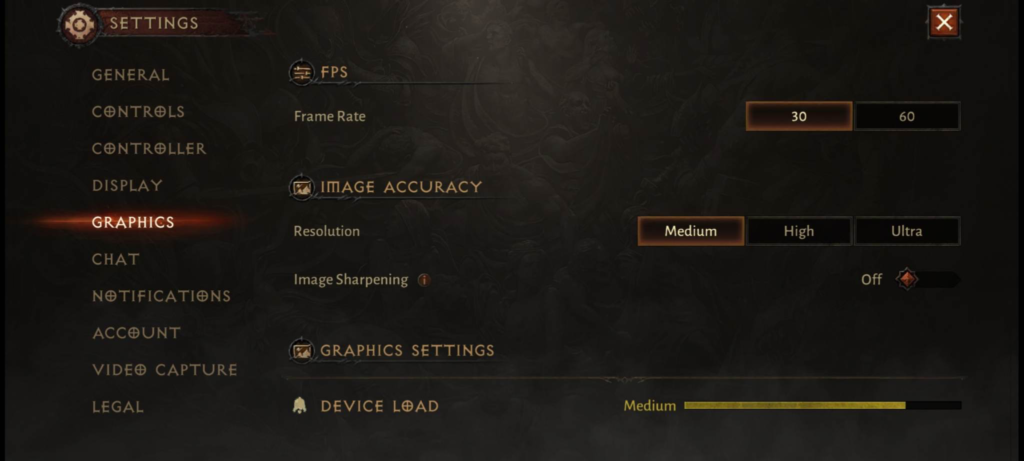Switch to the Controls section
Viewport: 1024px width, 461px height.
[x=138, y=112]
